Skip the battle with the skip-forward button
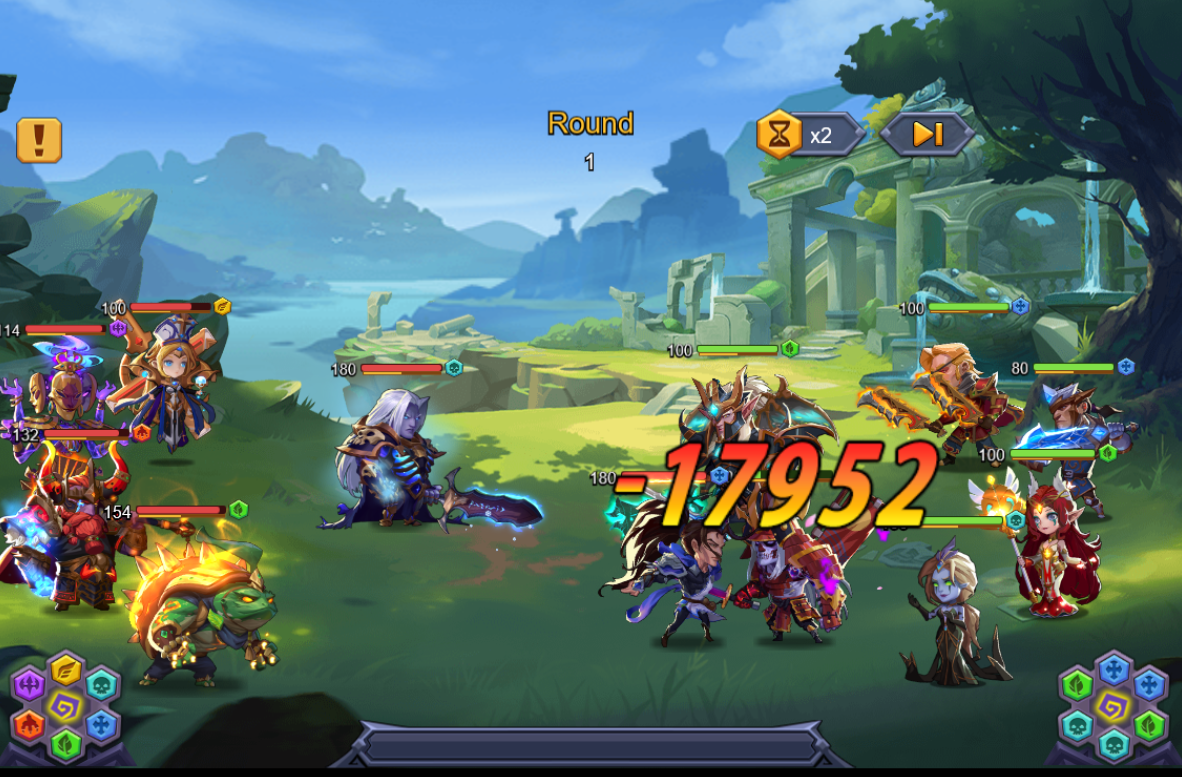The image size is (1182, 777). point(927,134)
